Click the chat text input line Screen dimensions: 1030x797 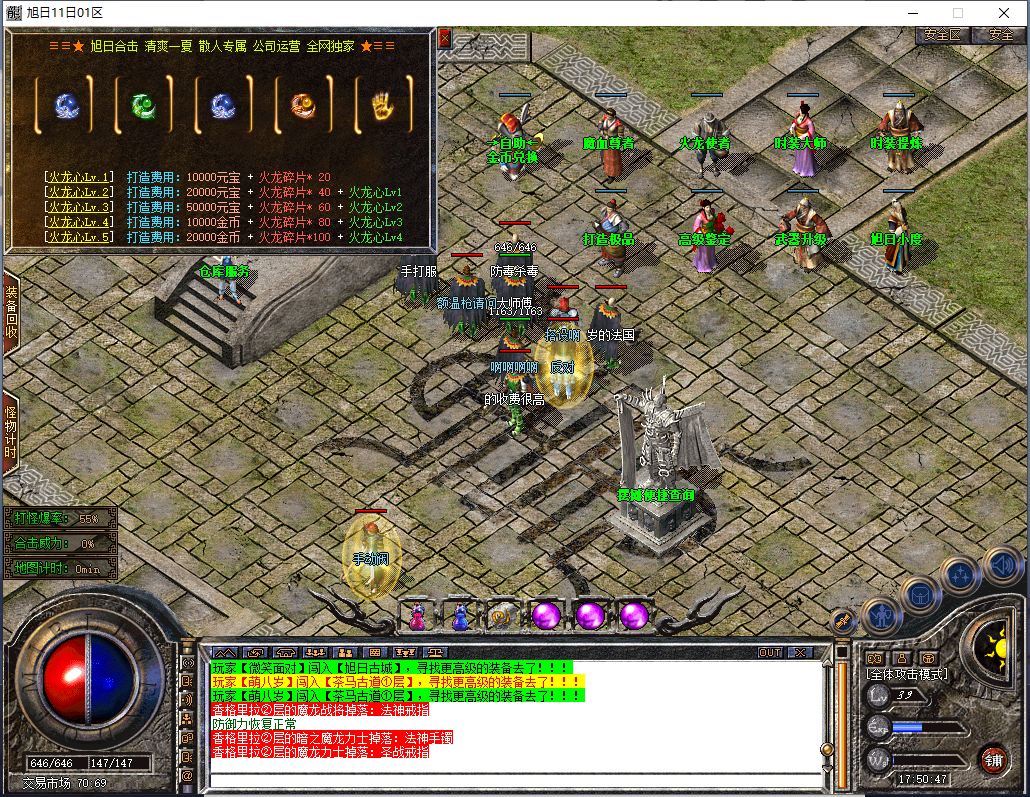click(x=510, y=779)
